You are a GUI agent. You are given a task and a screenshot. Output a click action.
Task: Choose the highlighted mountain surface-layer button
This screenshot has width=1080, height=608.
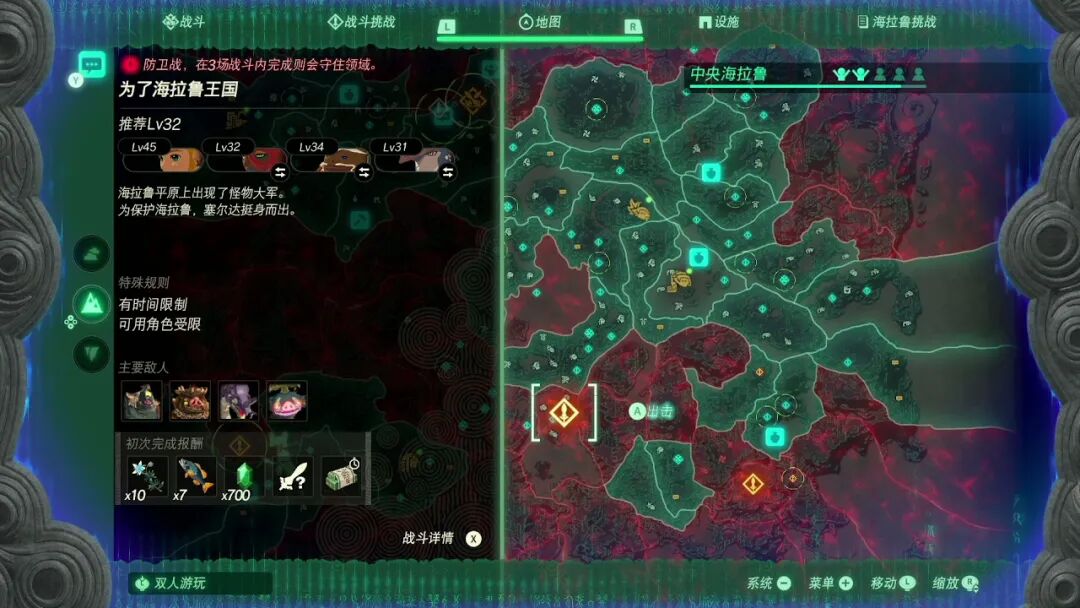(92, 303)
